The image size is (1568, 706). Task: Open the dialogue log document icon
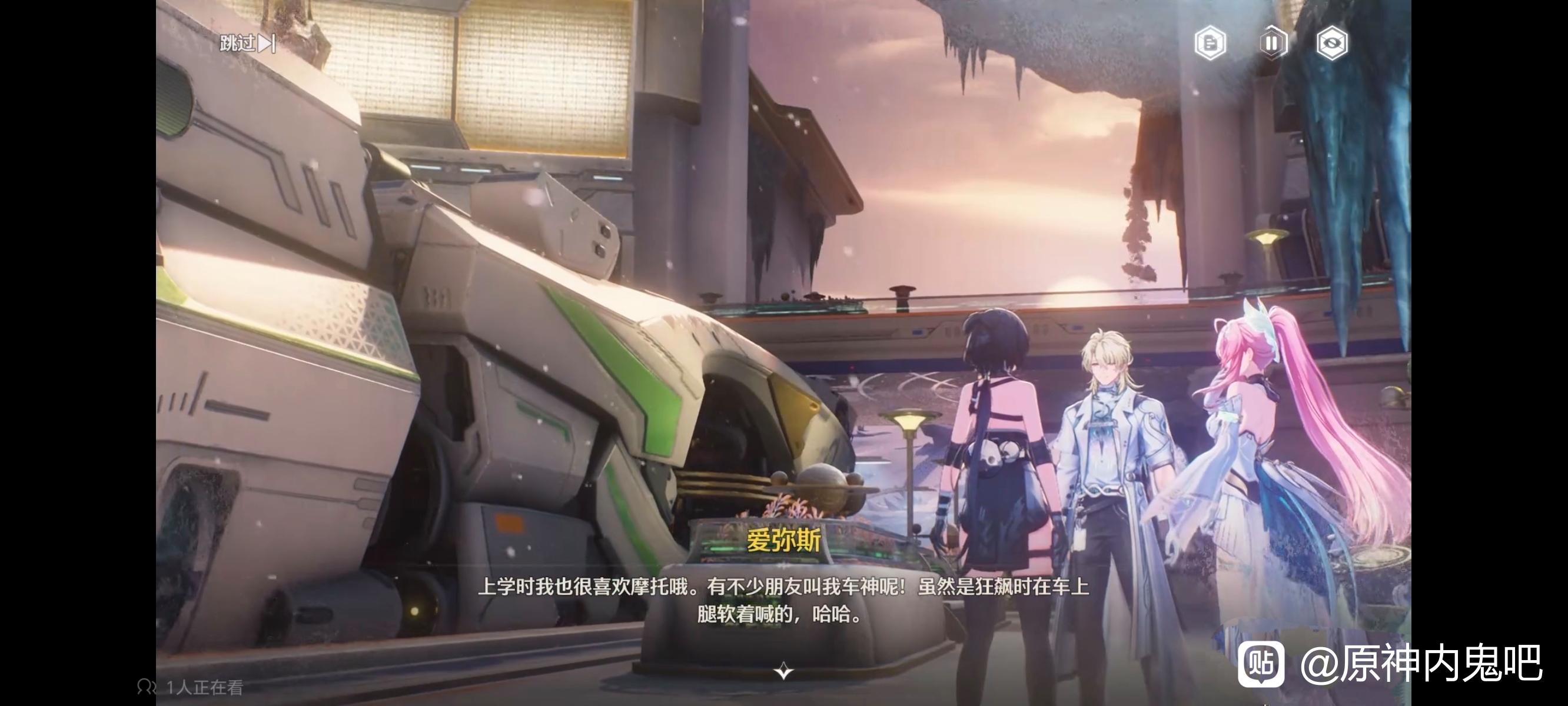pyautogui.click(x=1210, y=43)
